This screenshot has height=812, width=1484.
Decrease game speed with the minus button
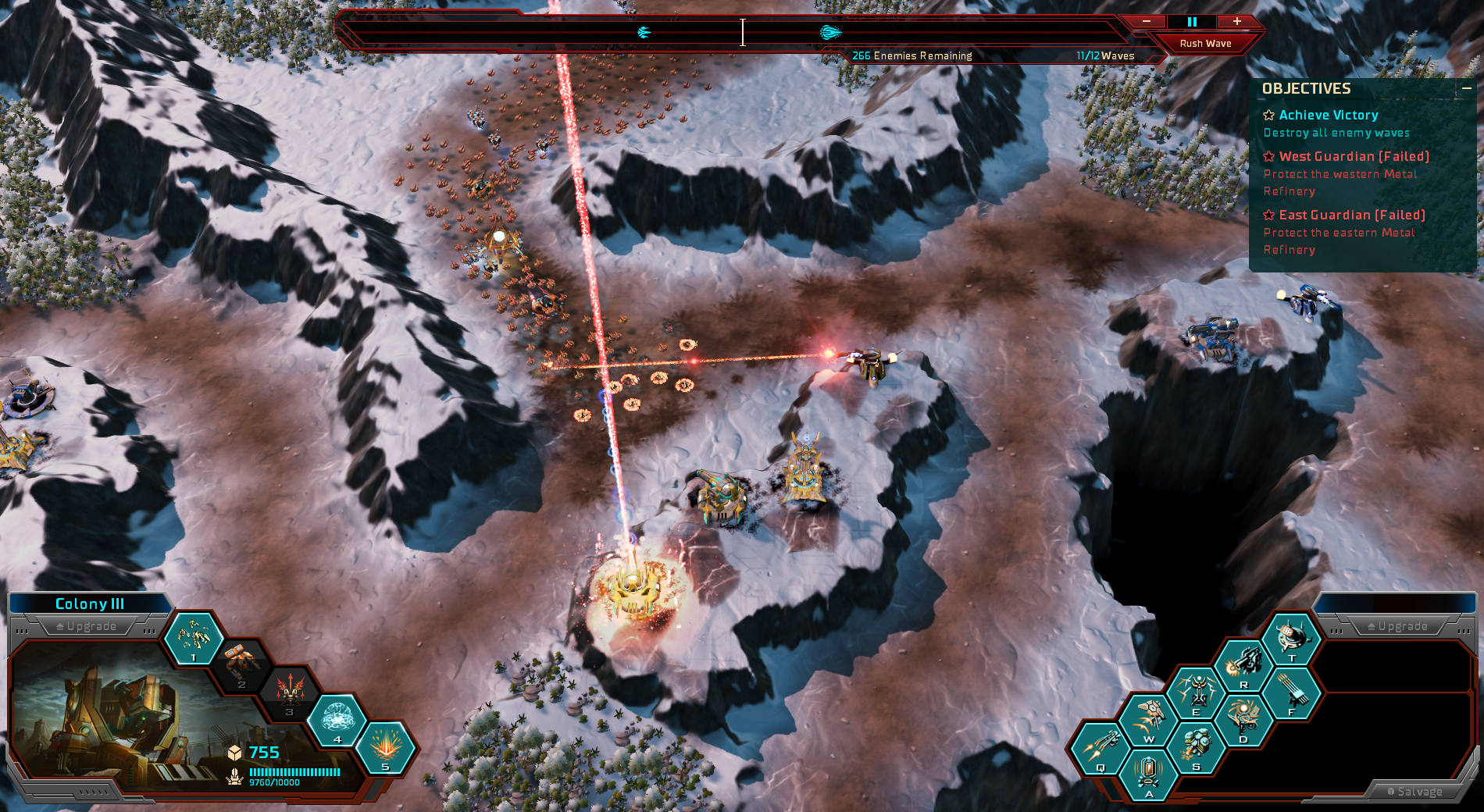click(x=1147, y=22)
